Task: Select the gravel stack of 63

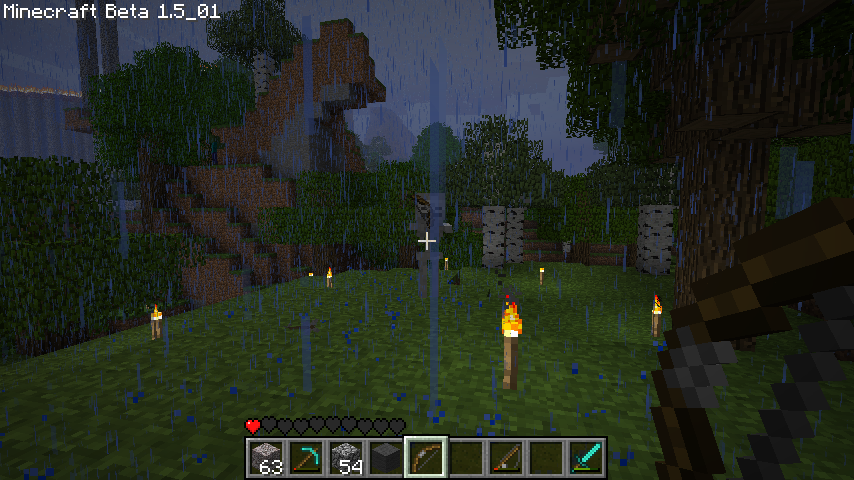Action: (265, 458)
